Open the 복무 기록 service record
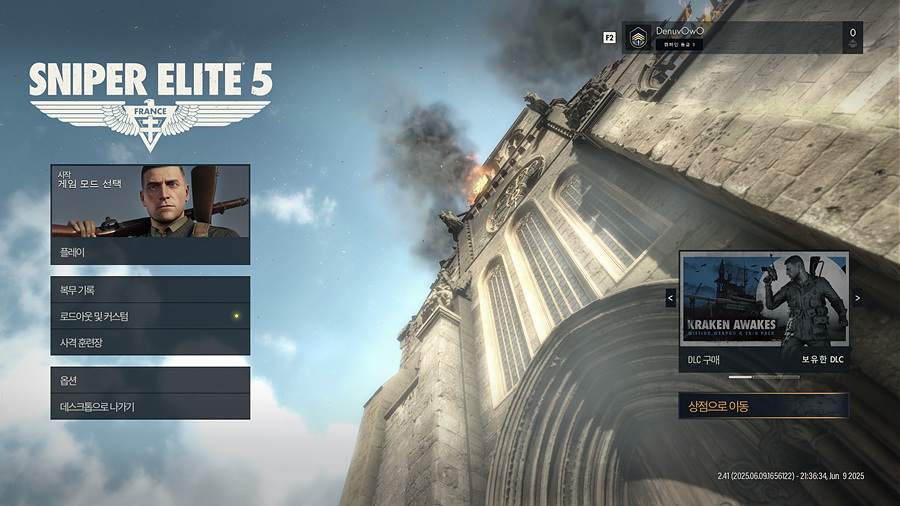900x506 pixels. click(150, 290)
